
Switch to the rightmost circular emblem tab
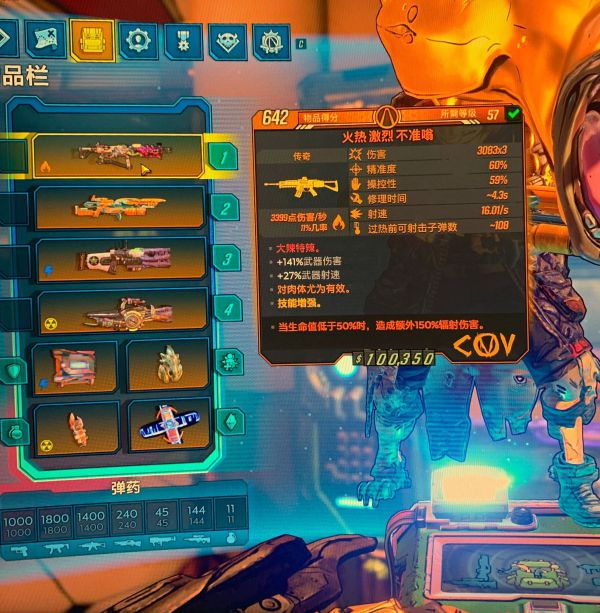coord(270,42)
